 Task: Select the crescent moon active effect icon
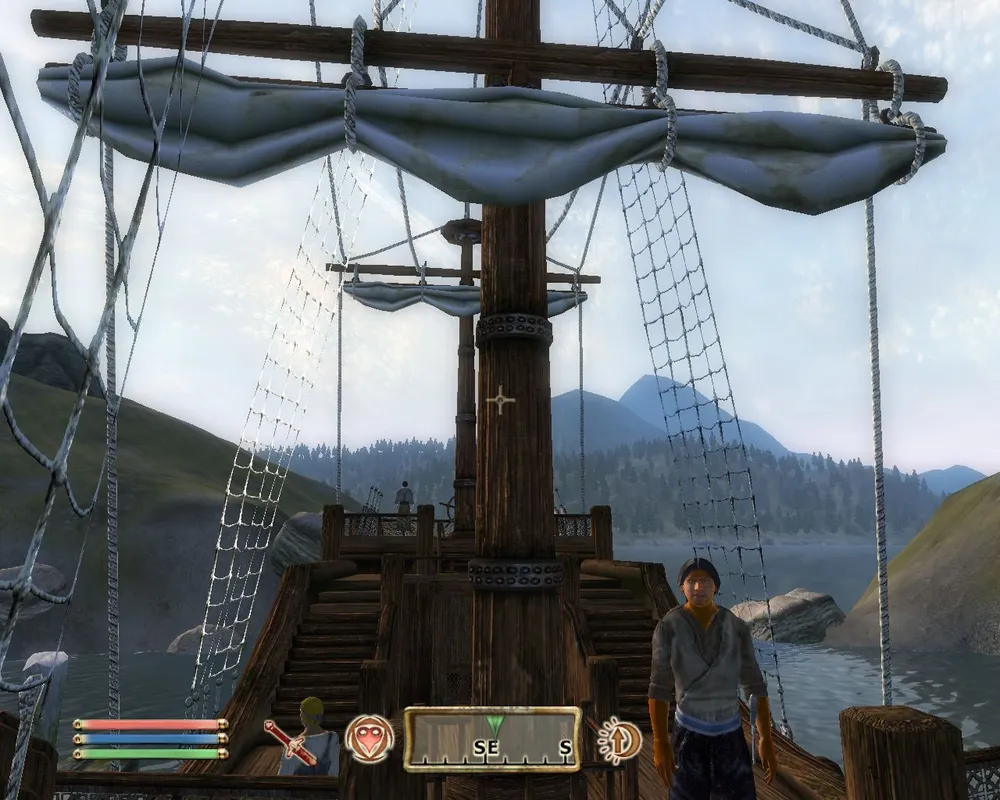[618, 740]
